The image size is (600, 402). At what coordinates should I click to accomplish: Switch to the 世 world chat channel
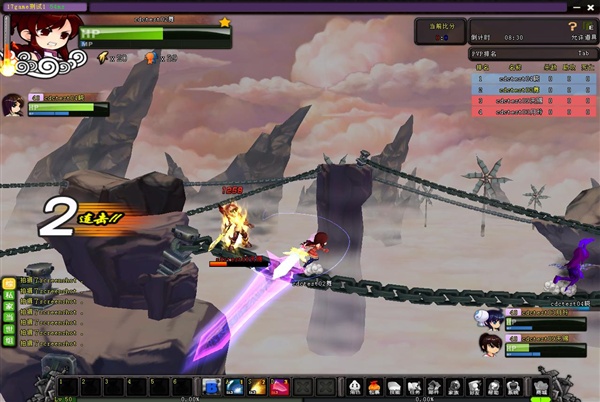pyautogui.click(x=7, y=331)
